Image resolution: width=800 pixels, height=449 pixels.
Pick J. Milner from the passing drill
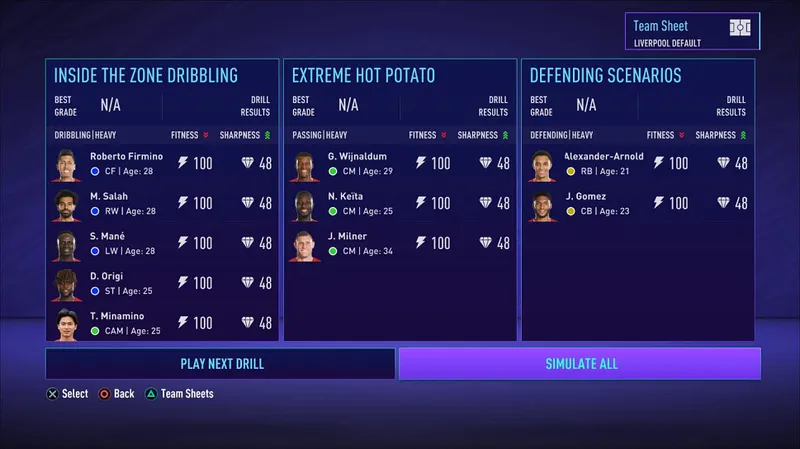click(x=400, y=243)
